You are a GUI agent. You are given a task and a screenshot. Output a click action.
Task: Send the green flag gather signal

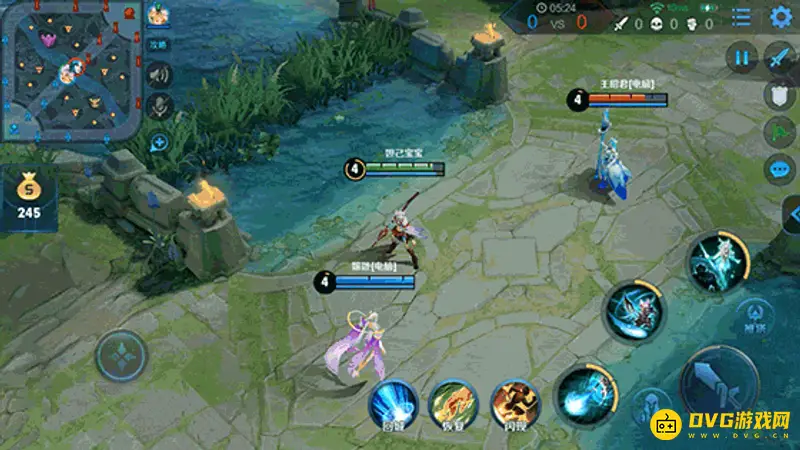(780, 132)
